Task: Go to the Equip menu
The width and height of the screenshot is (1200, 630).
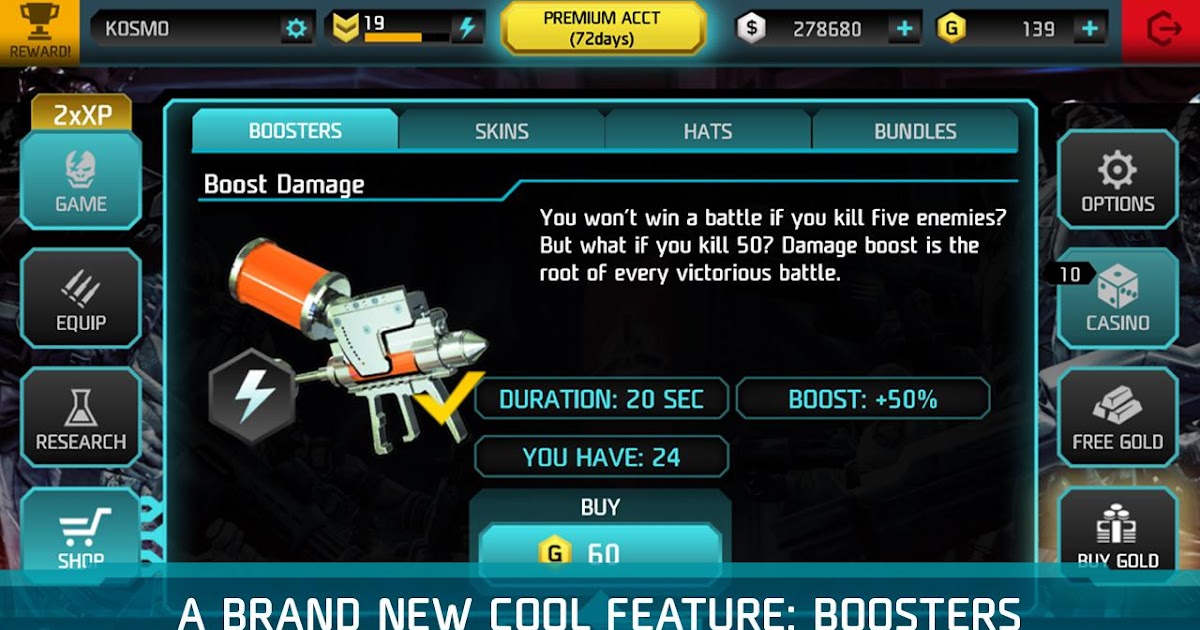Action: [81, 299]
